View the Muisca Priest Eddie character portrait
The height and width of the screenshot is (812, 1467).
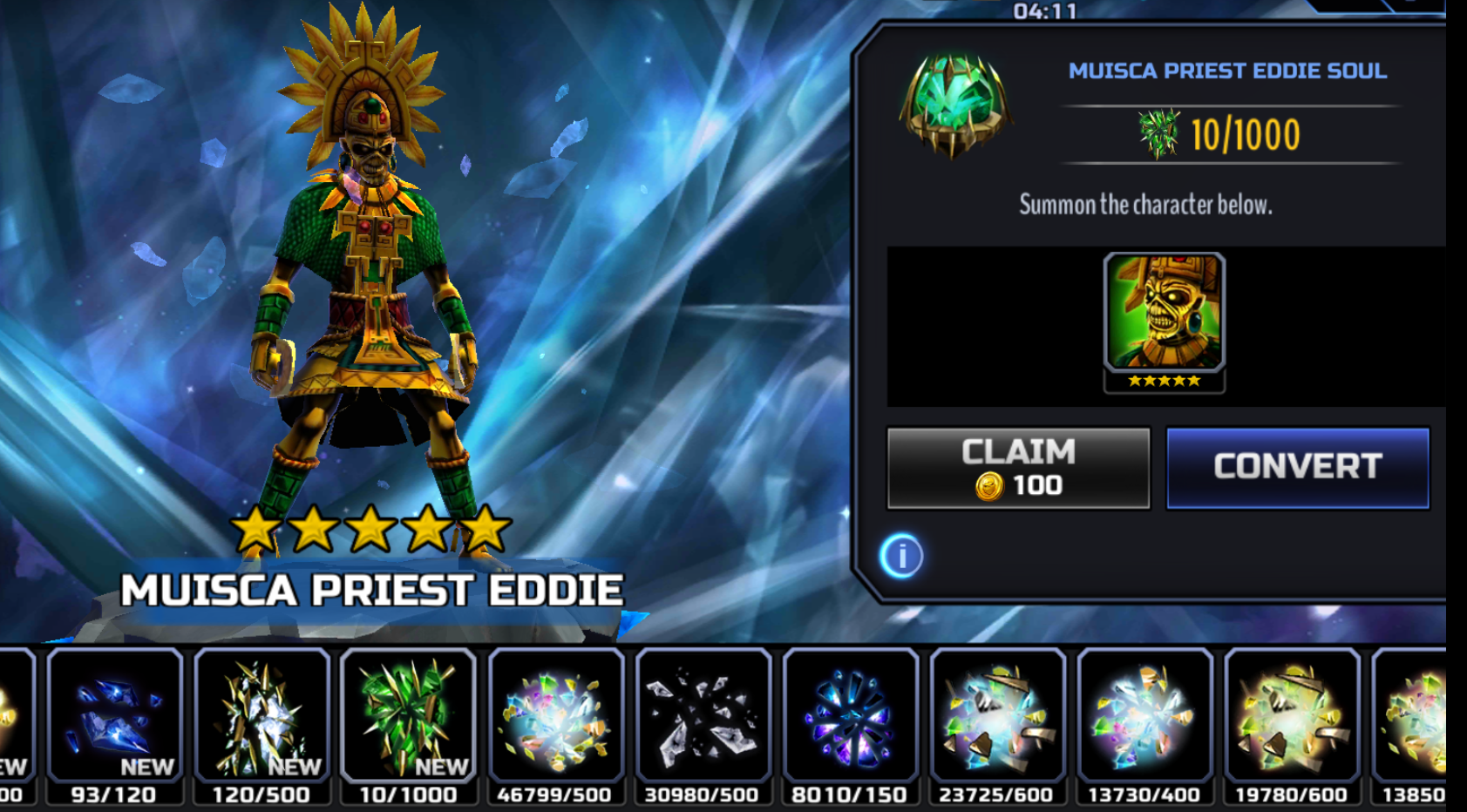coord(1164,314)
